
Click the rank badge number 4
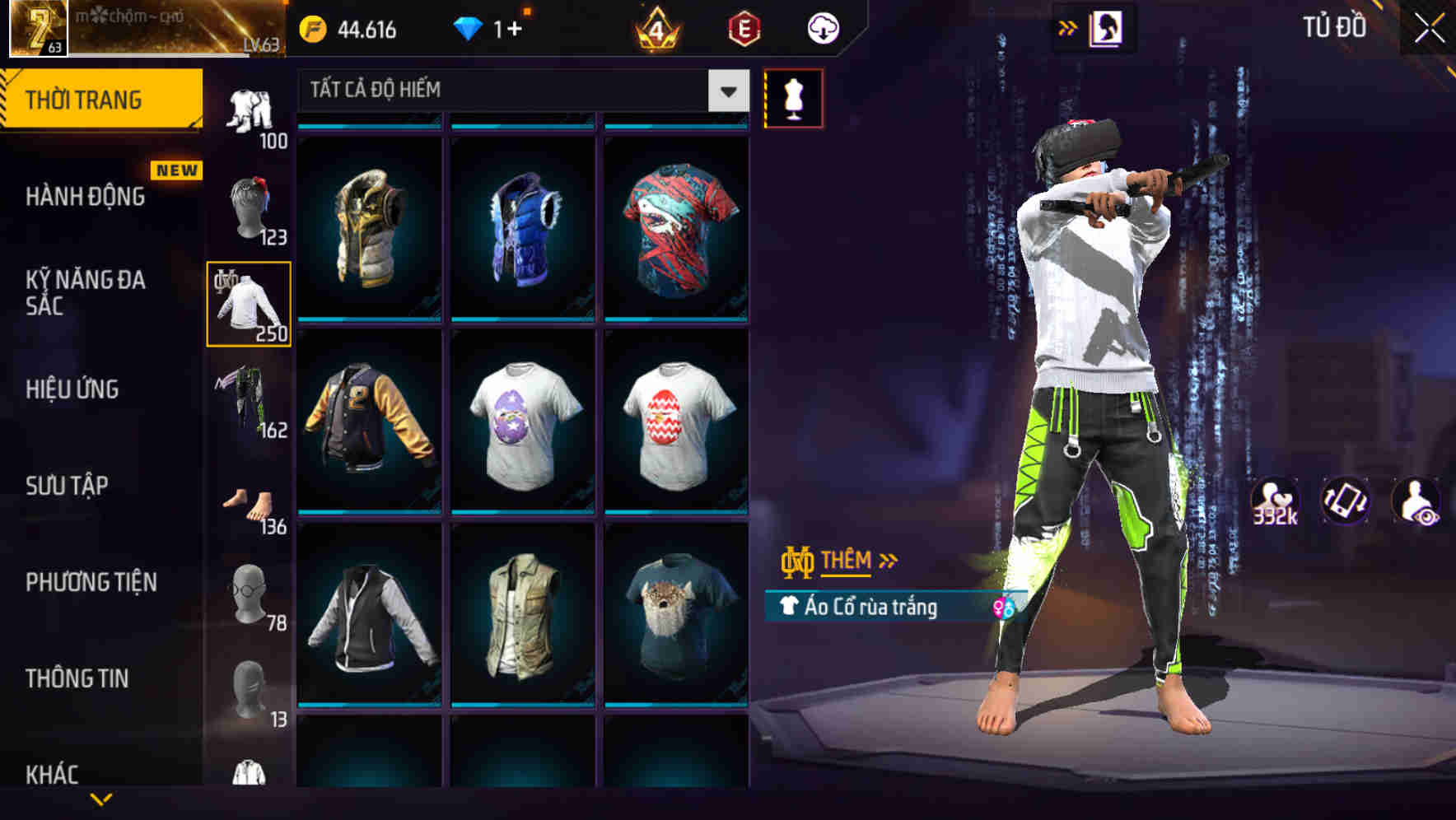coord(653,29)
